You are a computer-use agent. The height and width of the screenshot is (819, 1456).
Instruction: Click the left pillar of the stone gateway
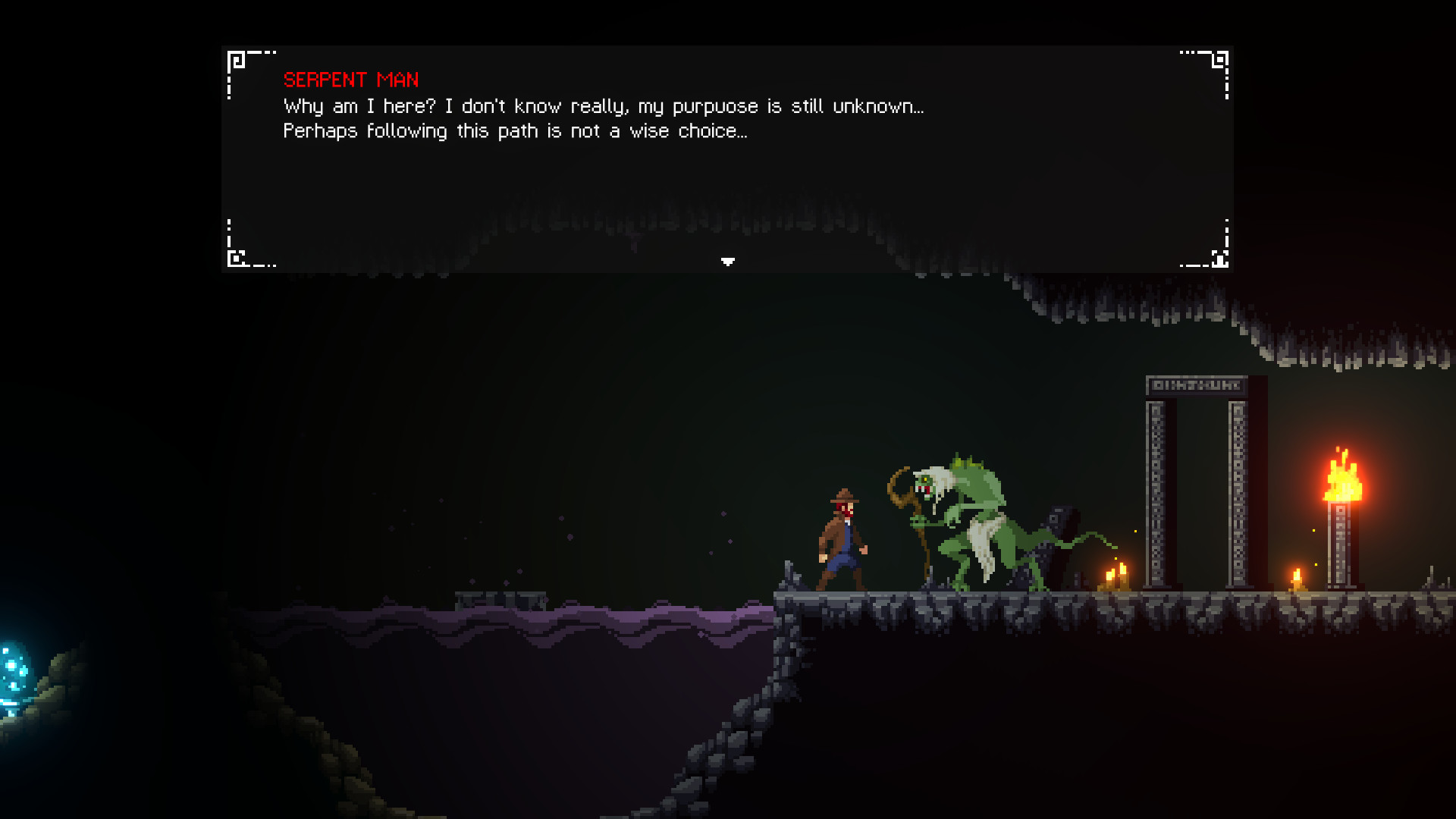[1156, 493]
